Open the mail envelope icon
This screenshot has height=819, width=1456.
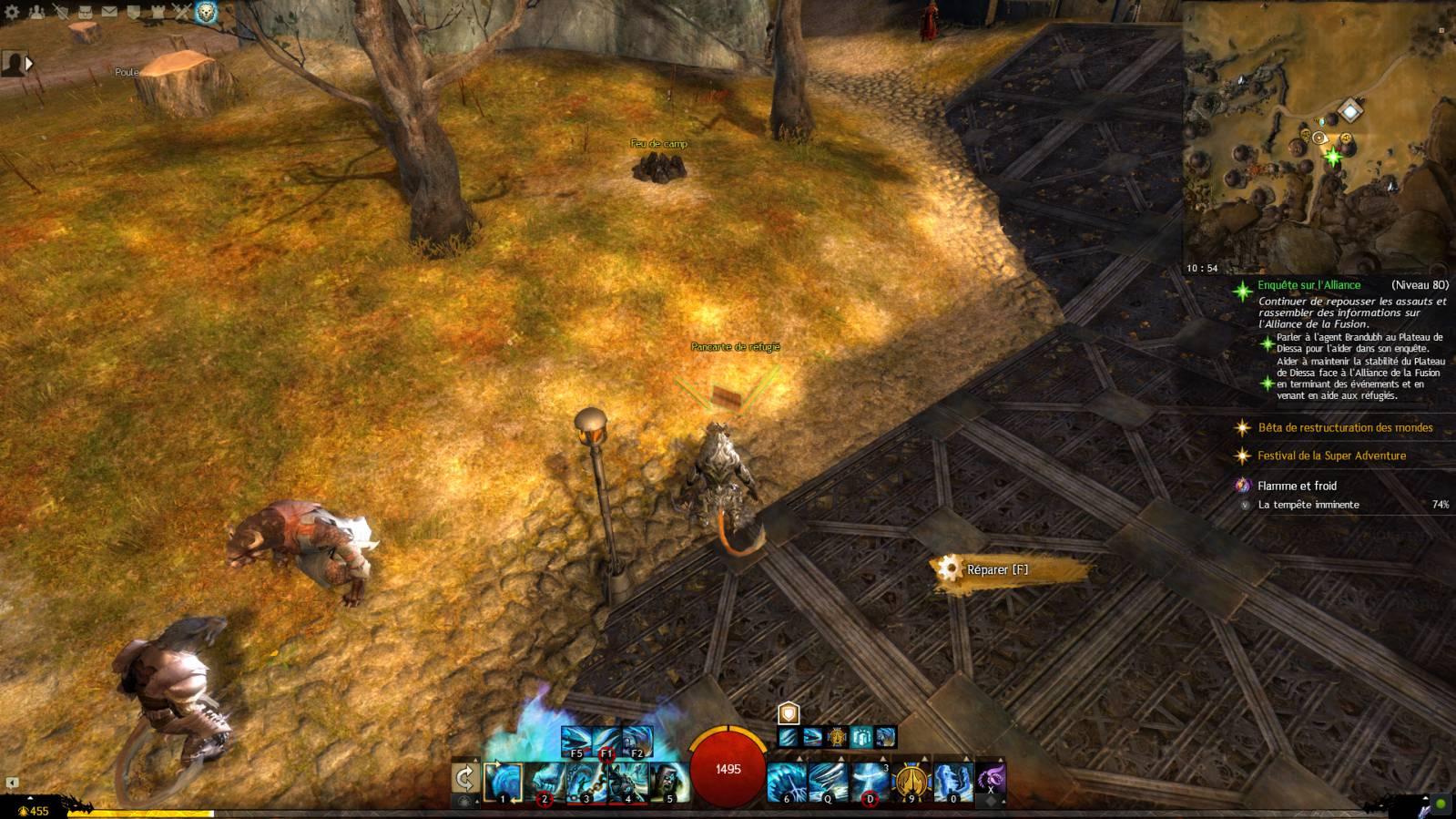[x=109, y=12]
